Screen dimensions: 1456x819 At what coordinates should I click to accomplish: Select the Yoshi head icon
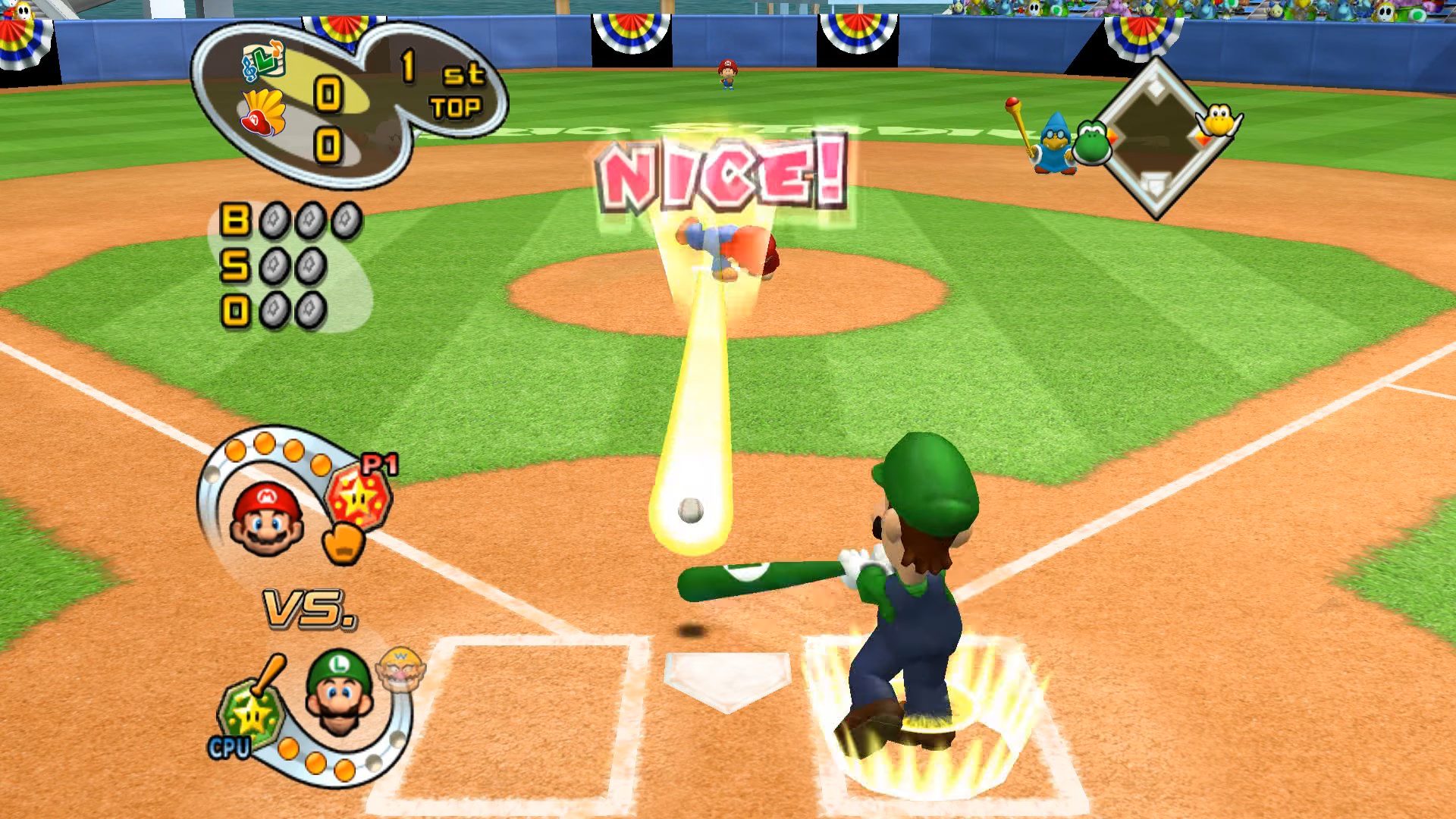[x=1091, y=142]
